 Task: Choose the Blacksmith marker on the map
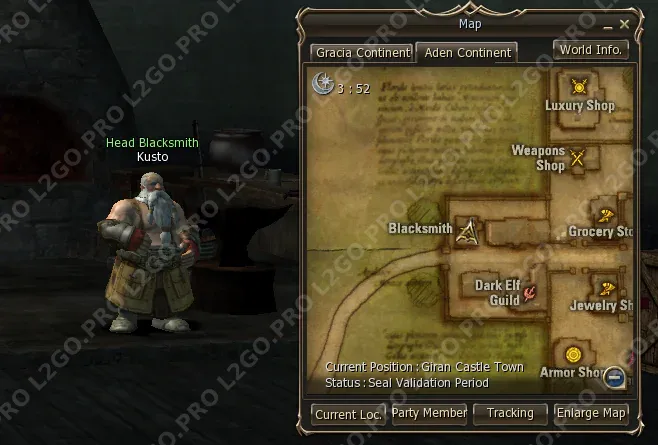468,231
